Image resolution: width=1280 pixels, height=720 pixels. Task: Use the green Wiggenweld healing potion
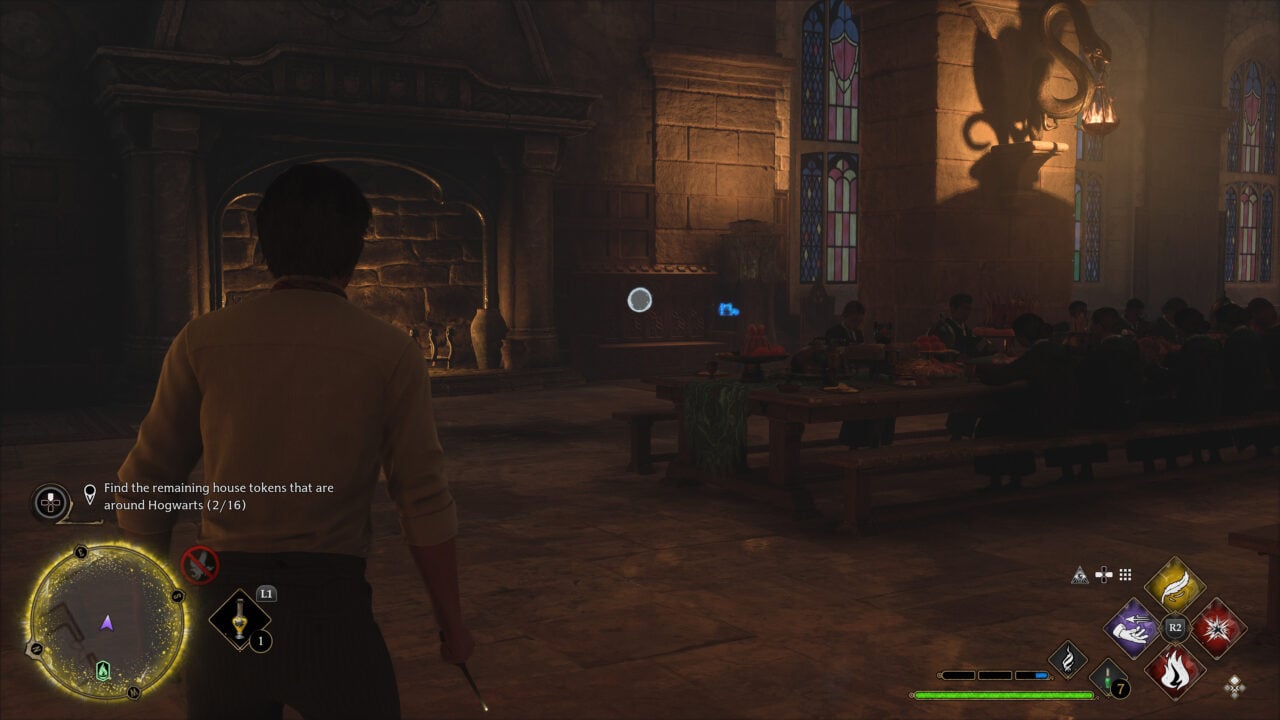tap(1108, 678)
